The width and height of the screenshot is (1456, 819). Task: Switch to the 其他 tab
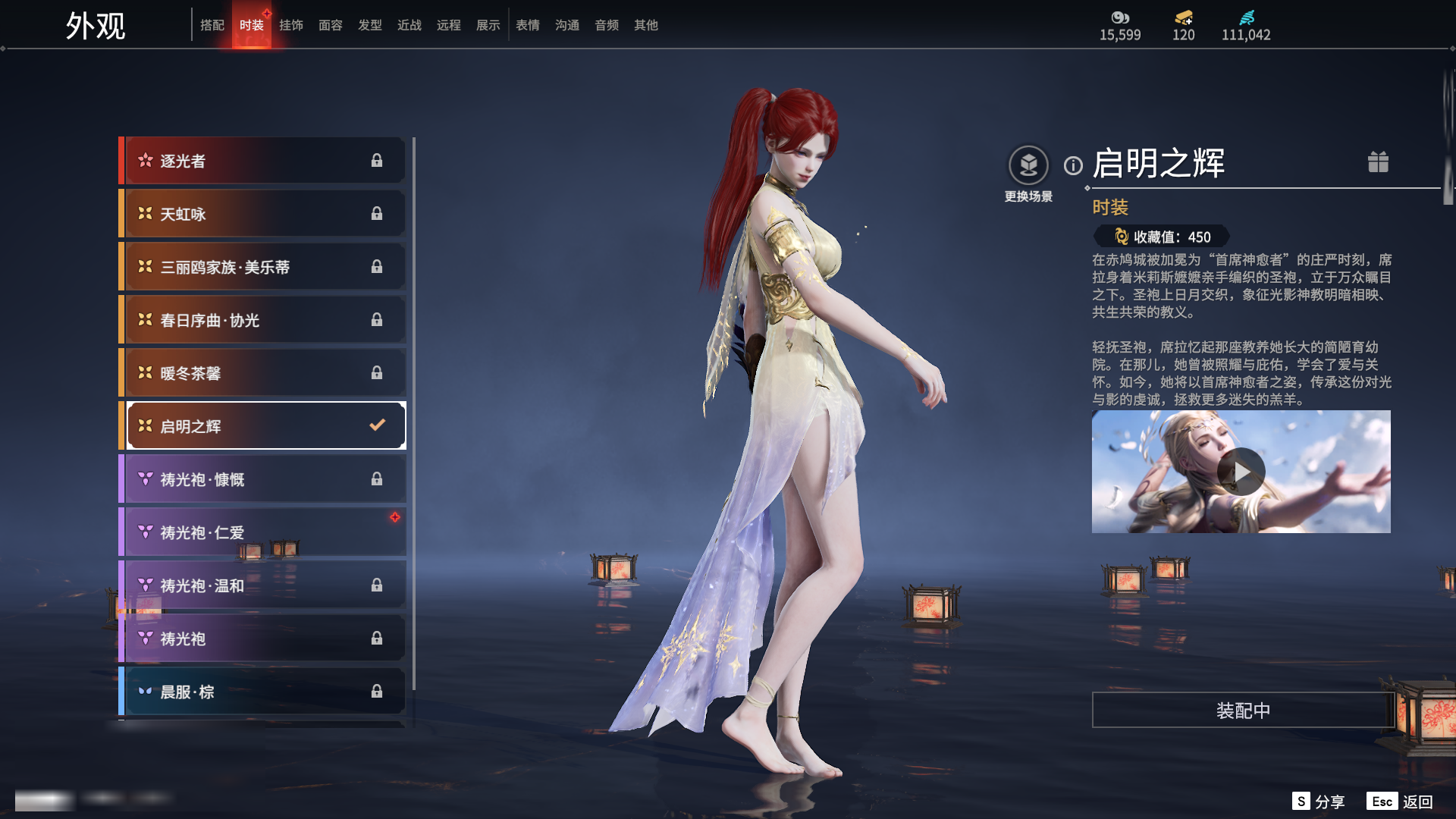[646, 25]
